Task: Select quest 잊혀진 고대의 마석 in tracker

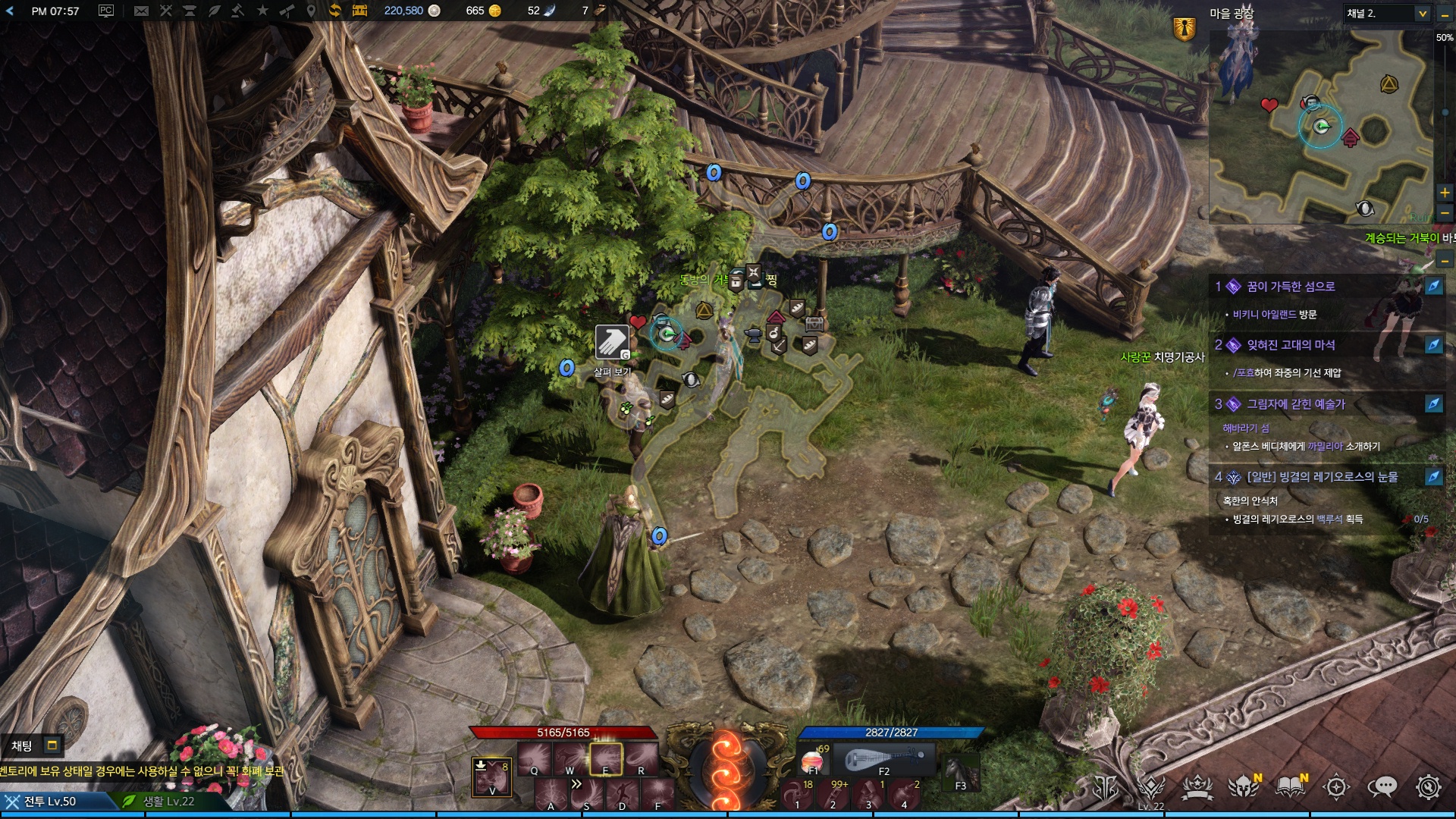Action: 1291,345
